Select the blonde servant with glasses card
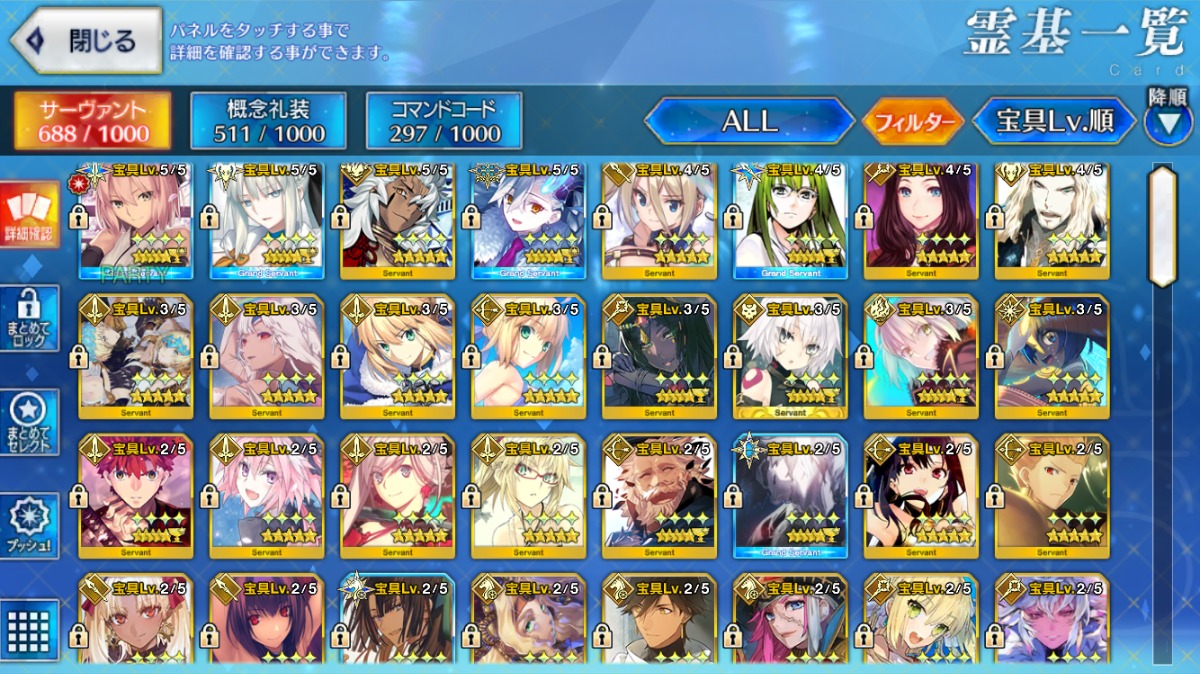 tap(528, 495)
